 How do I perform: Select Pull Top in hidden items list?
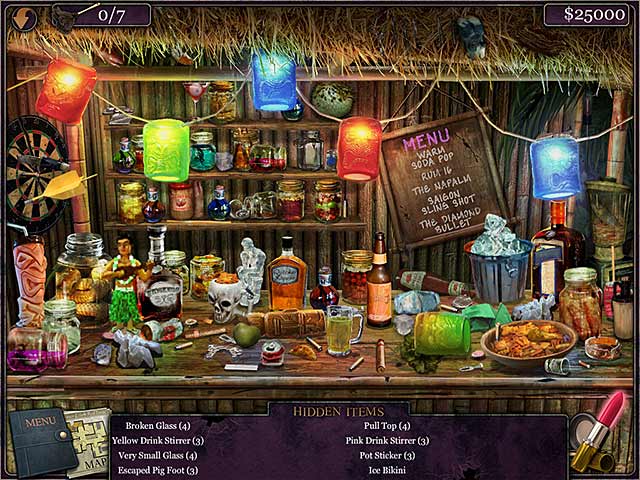[x=387, y=426]
